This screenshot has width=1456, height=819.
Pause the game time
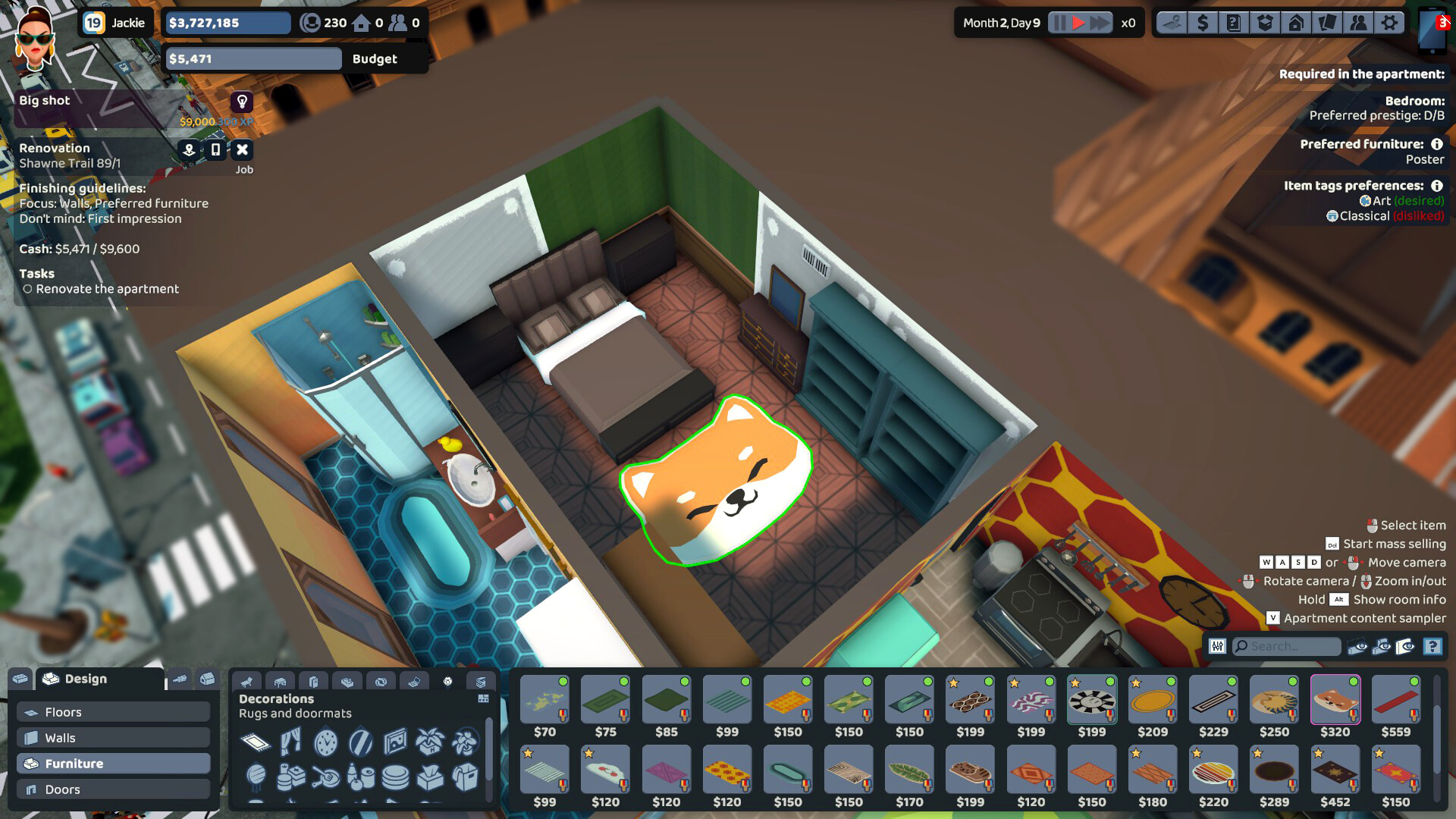[1059, 23]
